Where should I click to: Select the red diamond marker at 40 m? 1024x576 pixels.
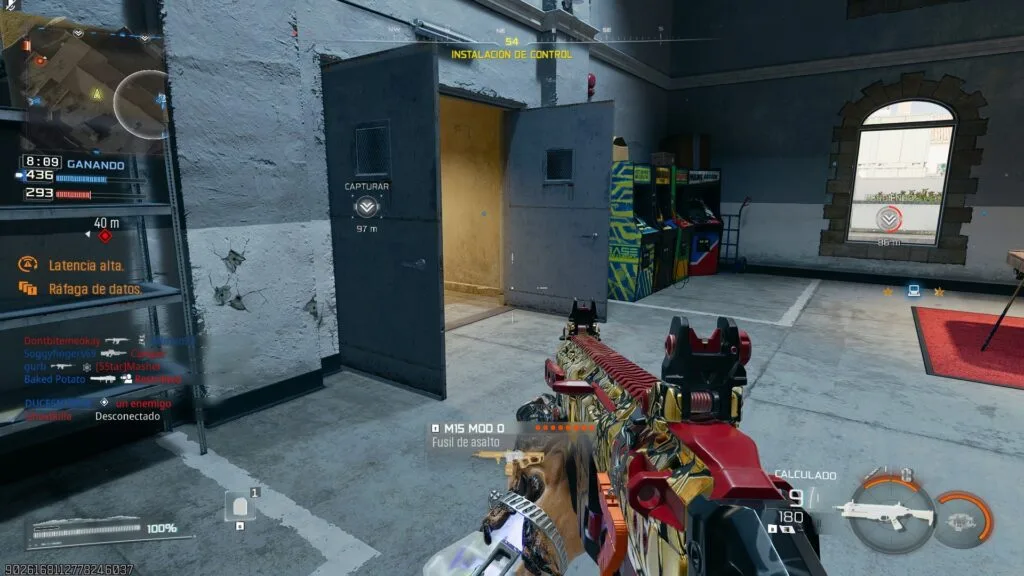pyautogui.click(x=106, y=236)
